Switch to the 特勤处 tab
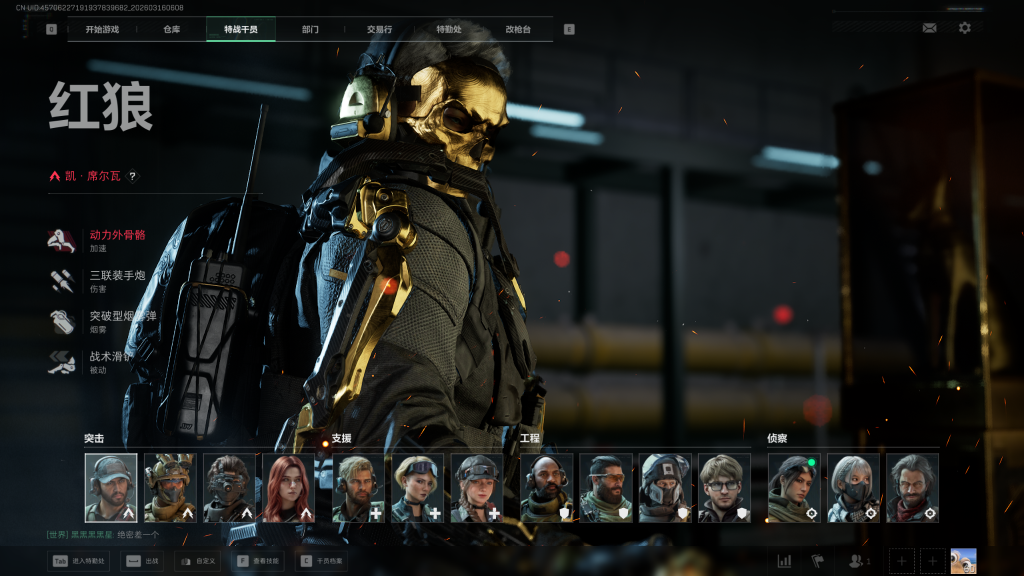This screenshot has width=1024, height=576. coord(449,29)
